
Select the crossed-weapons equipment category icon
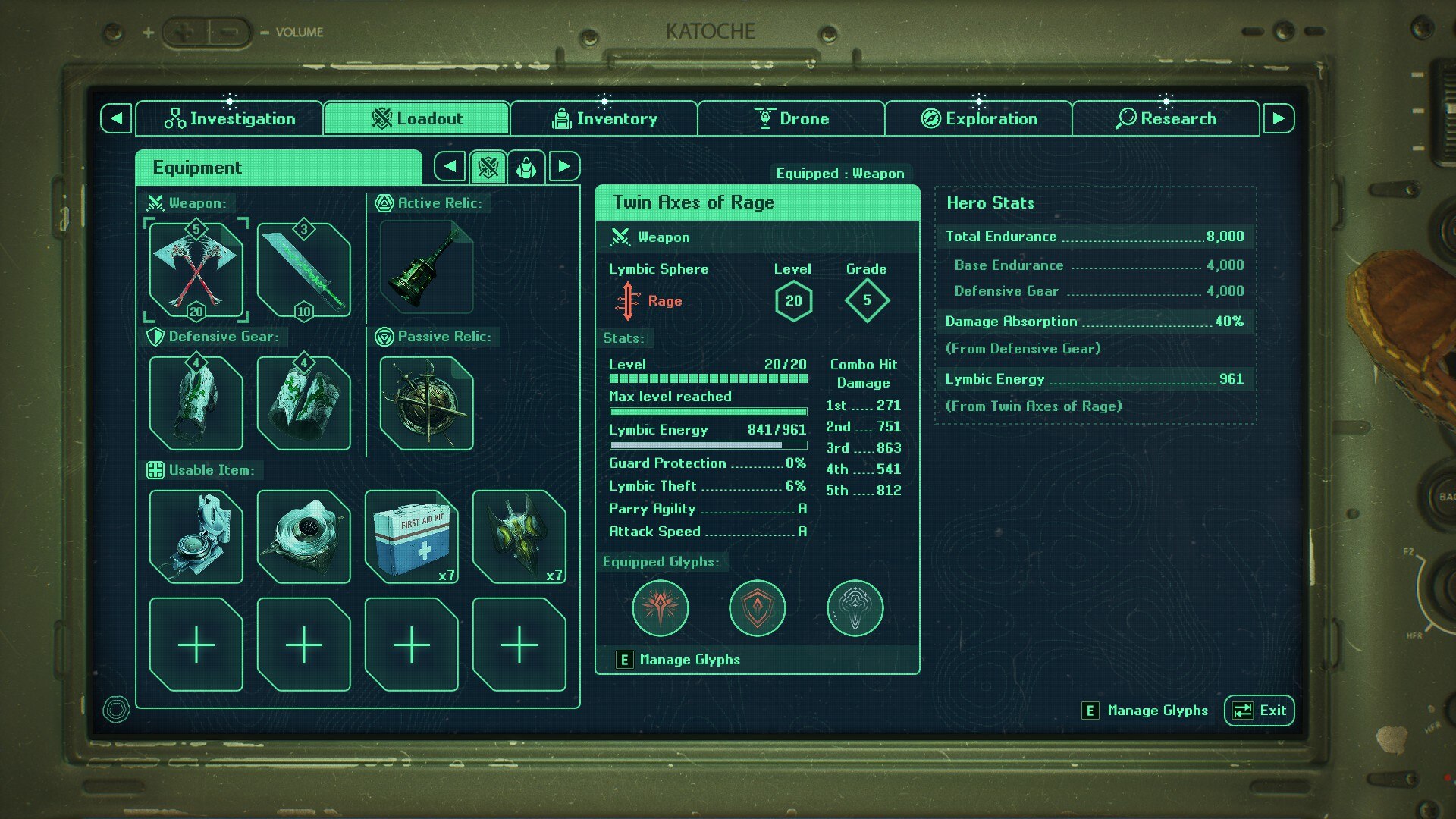click(x=488, y=167)
